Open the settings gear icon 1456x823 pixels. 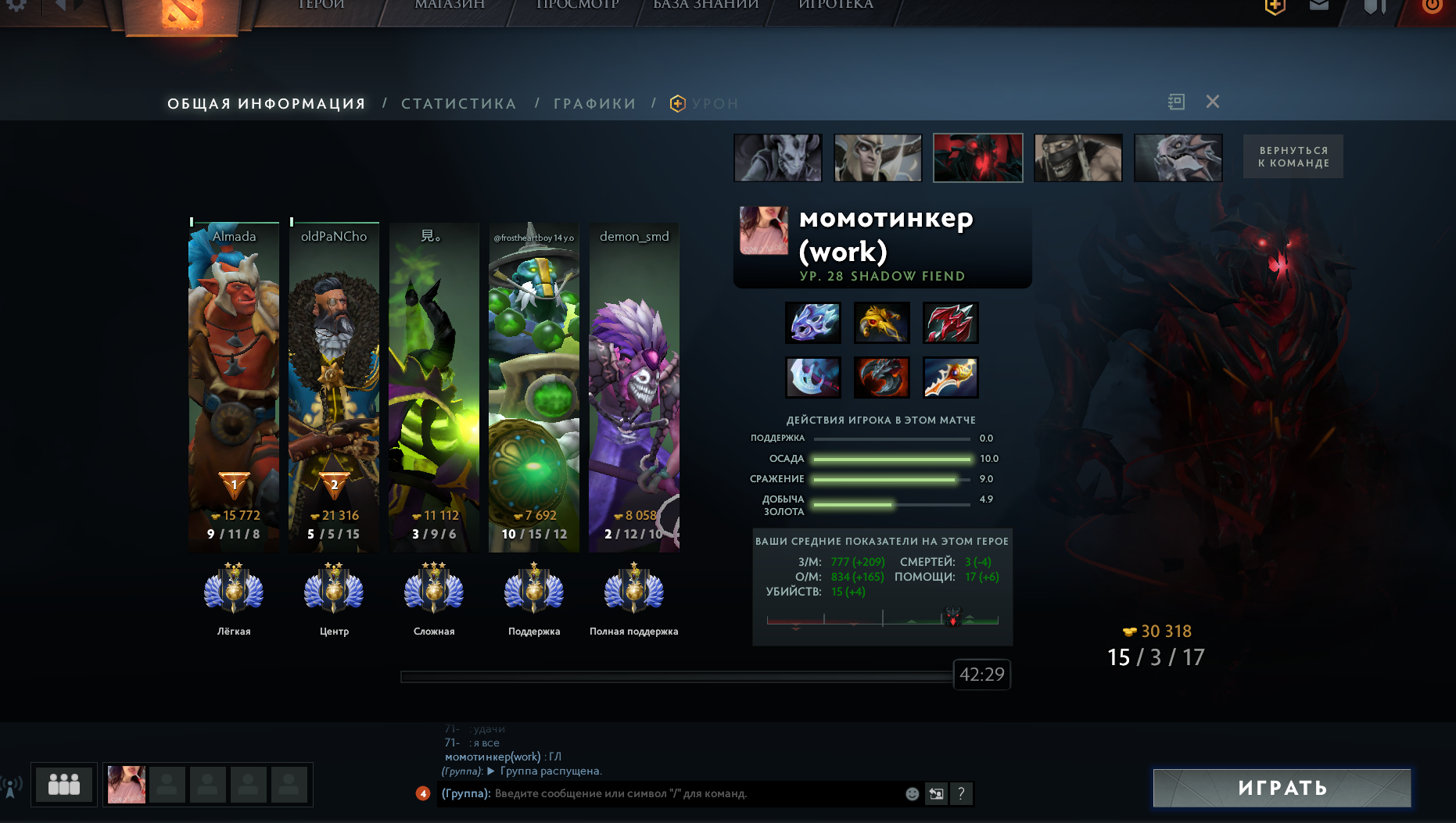[x=16, y=5]
